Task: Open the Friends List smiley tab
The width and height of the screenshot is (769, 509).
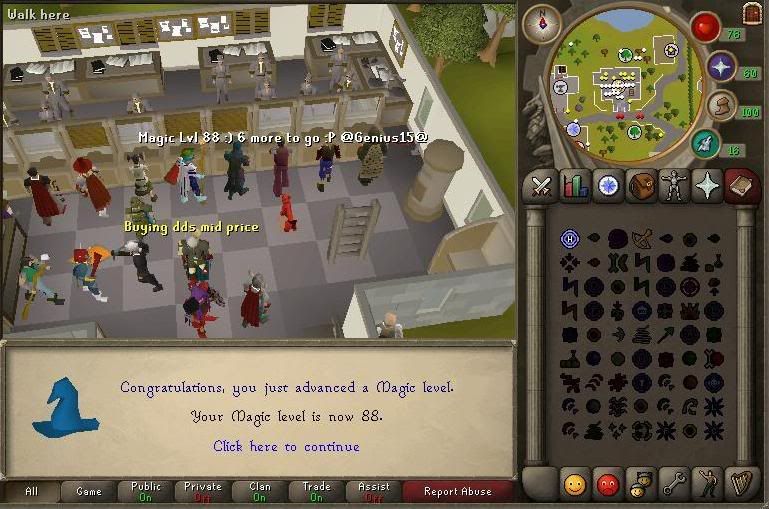Action: (x=574, y=485)
